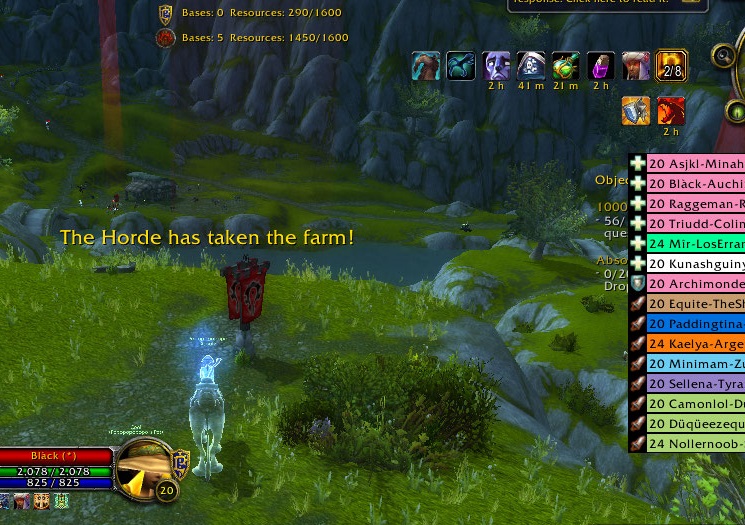Image resolution: width=745 pixels, height=525 pixels.
Task: Select the tank Archimonde in the raid list
Action: click(695, 284)
